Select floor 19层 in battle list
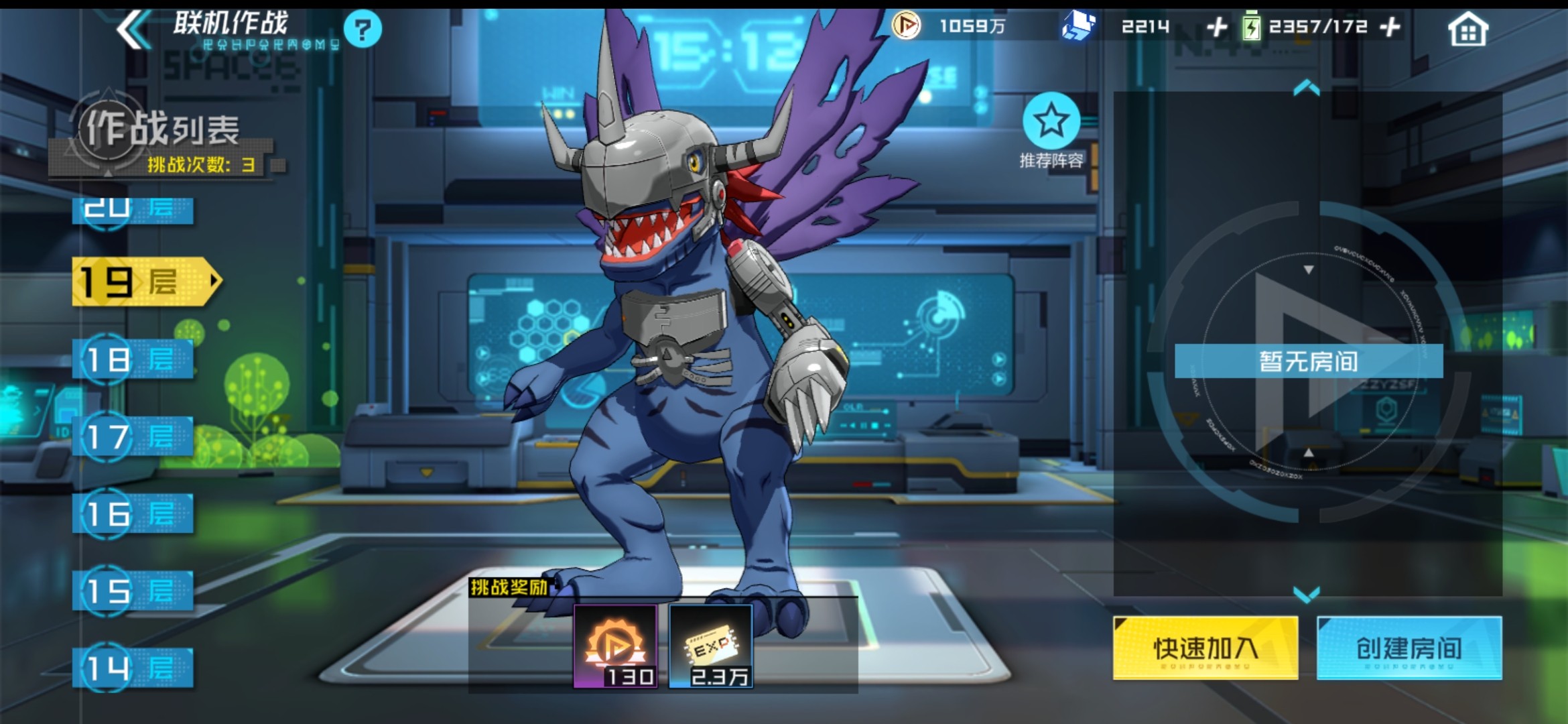The height and width of the screenshot is (724, 1568). pos(144,282)
